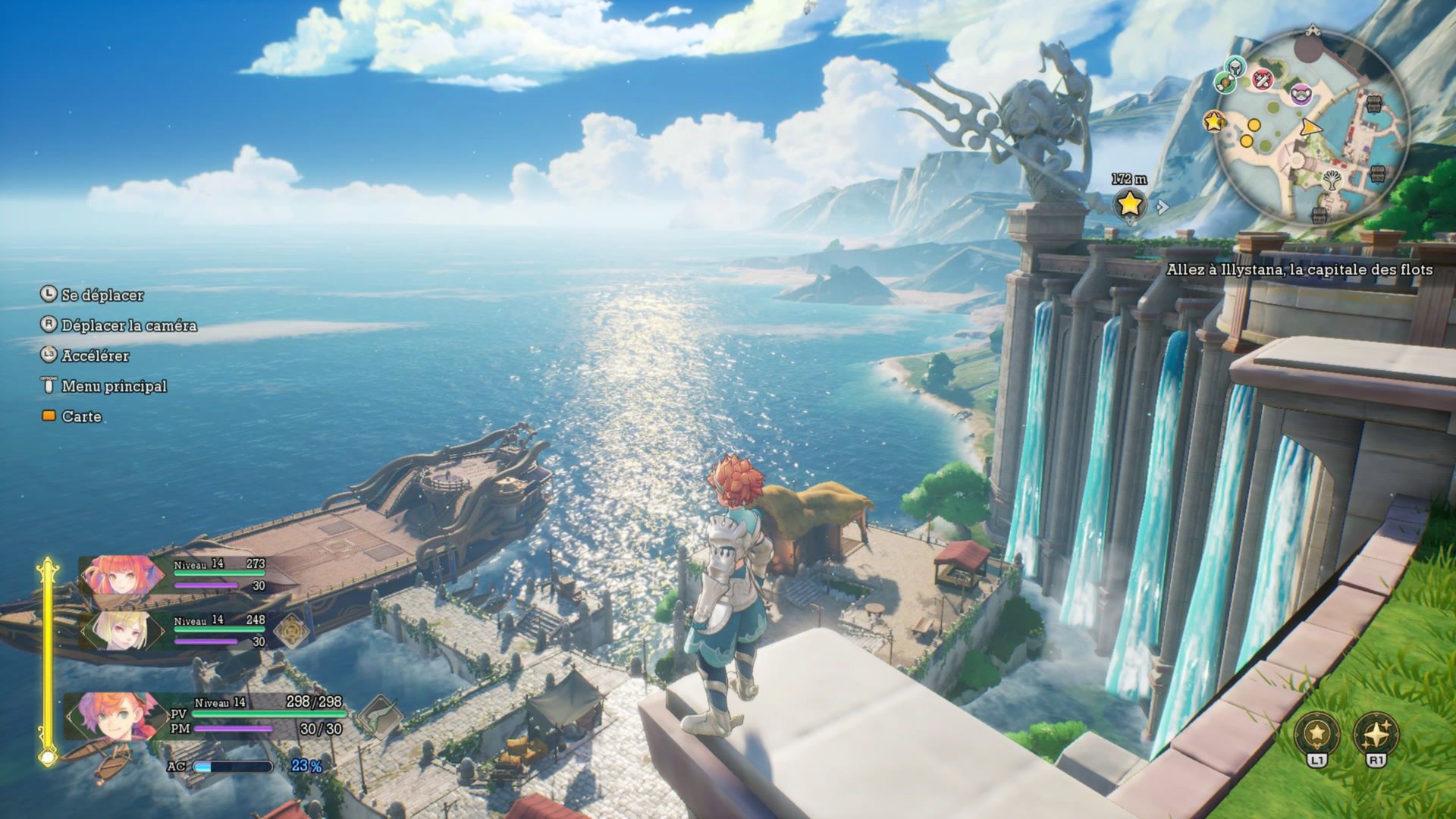Select the helmet armor shop marker on minimap

pos(1234,66)
